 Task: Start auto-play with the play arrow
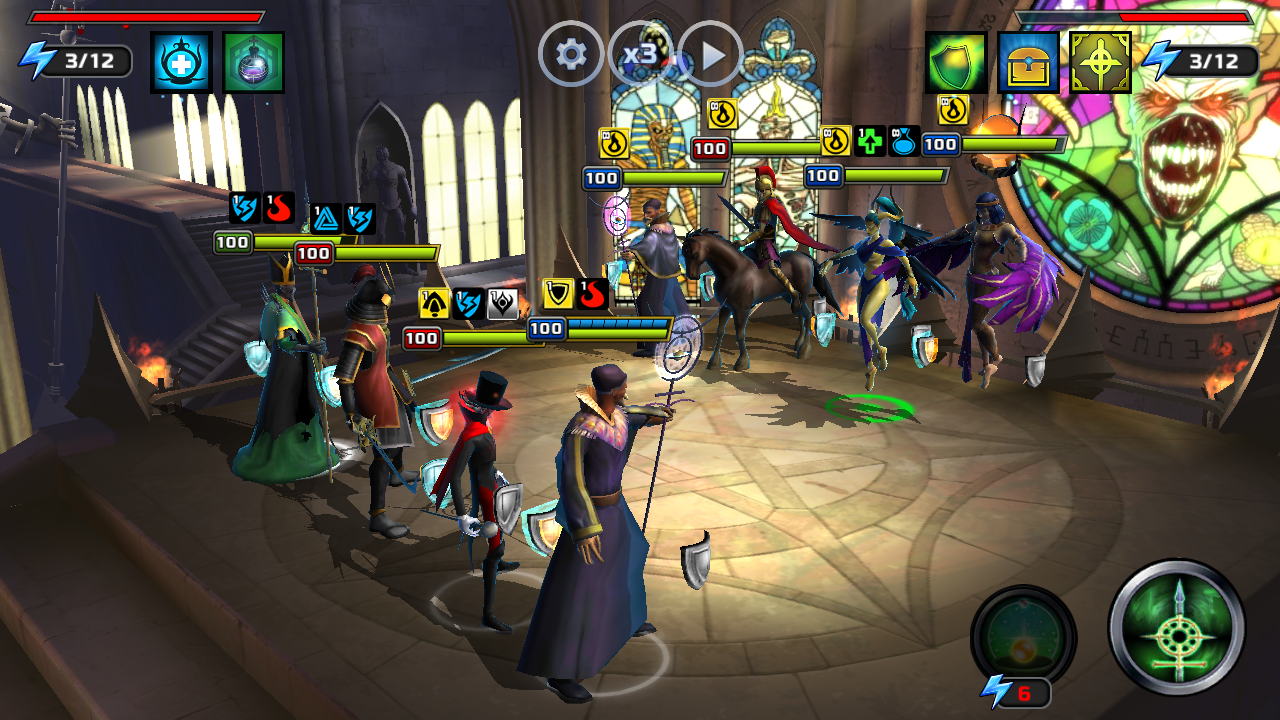pyautogui.click(x=711, y=54)
